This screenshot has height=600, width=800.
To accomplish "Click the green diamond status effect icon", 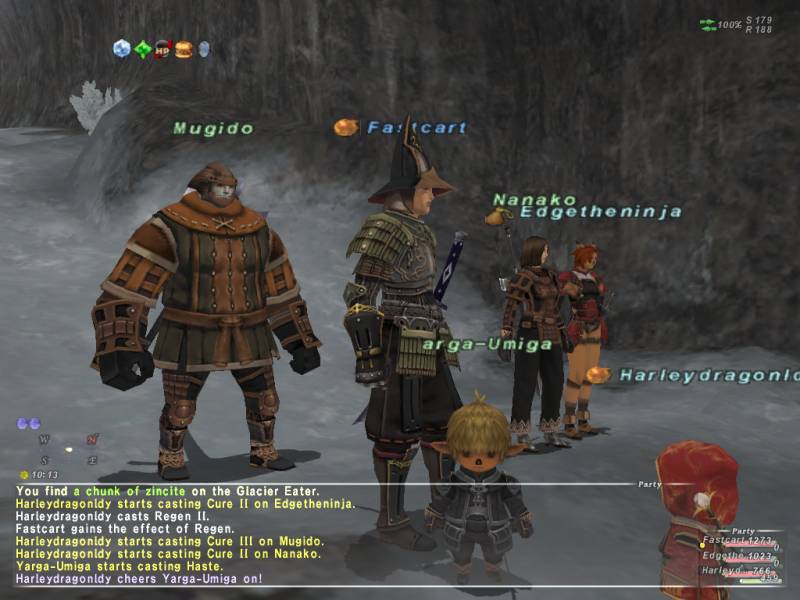I will [142, 48].
